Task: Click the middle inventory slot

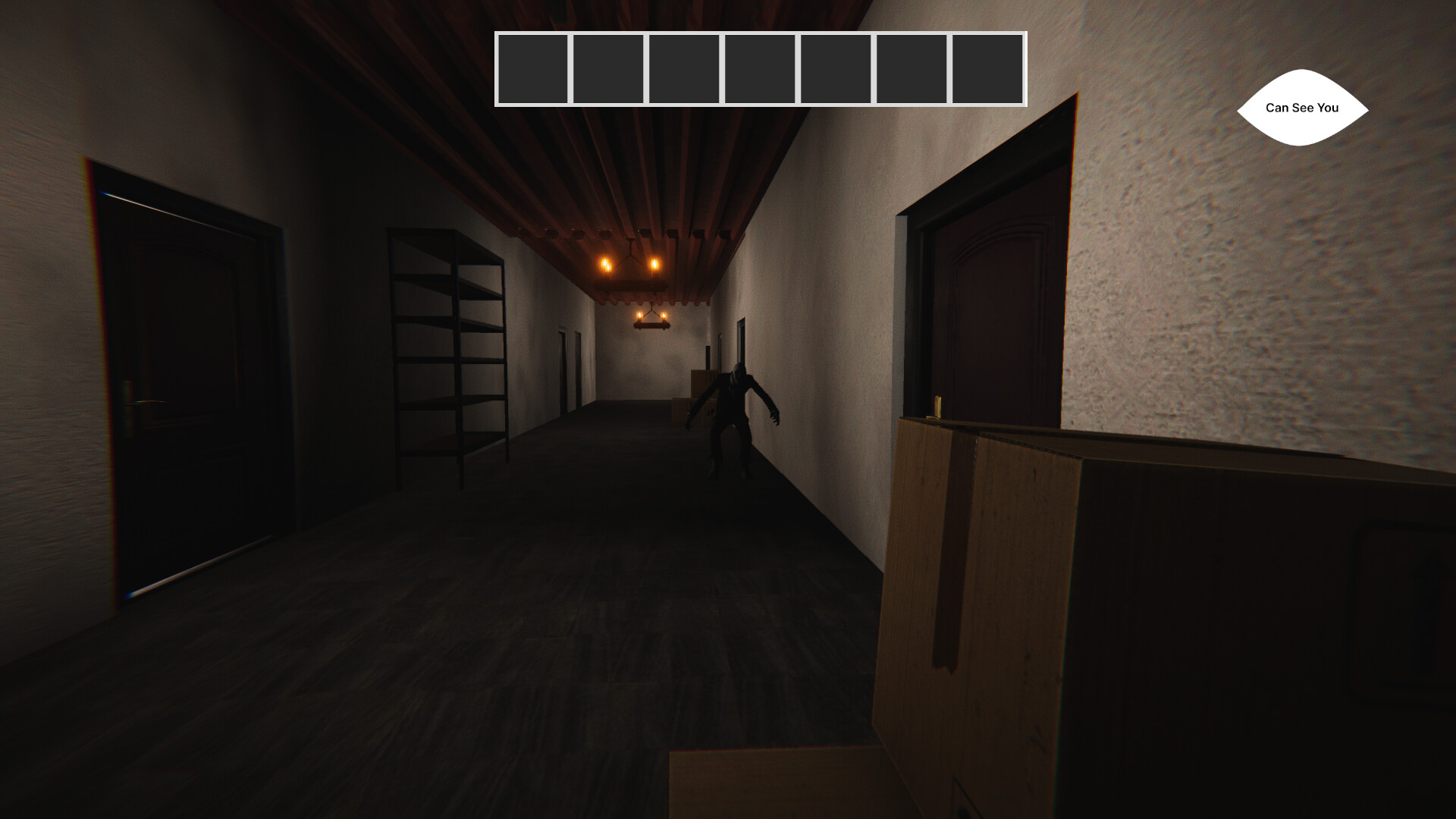Action: pos(760,69)
